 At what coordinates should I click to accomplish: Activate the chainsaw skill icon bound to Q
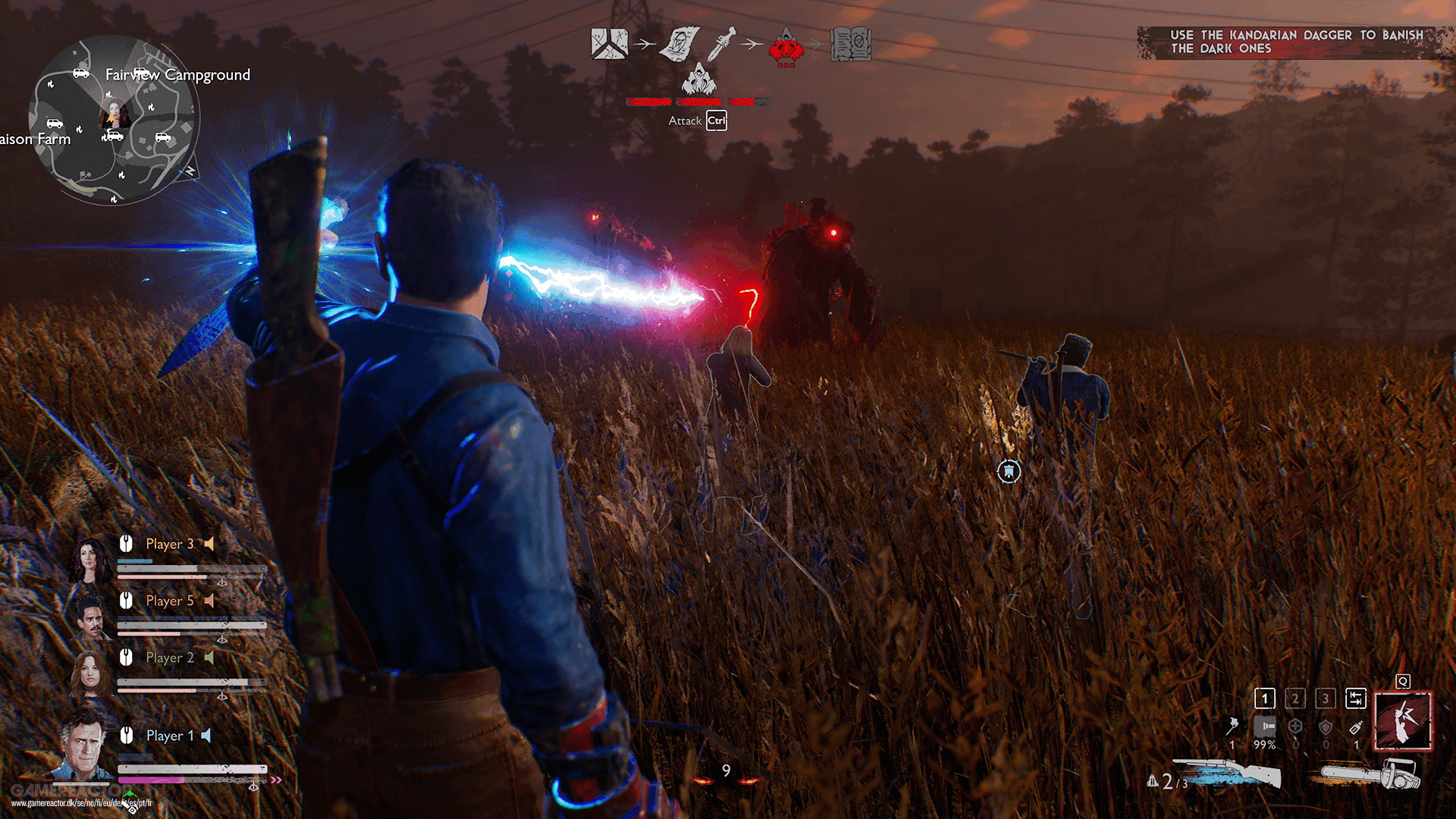(x=1404, y=720)
